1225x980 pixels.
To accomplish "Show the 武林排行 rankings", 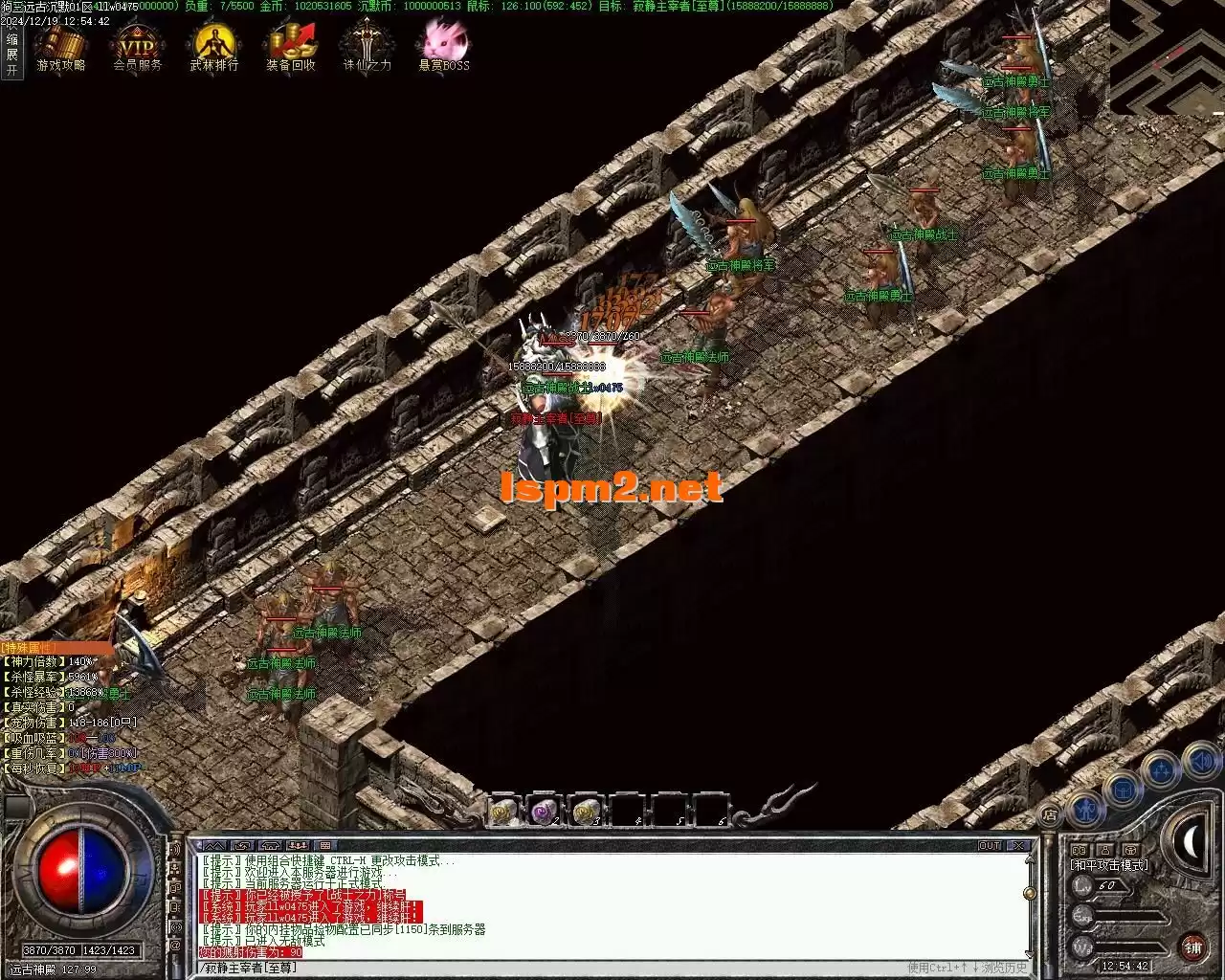I will [213, 46].
